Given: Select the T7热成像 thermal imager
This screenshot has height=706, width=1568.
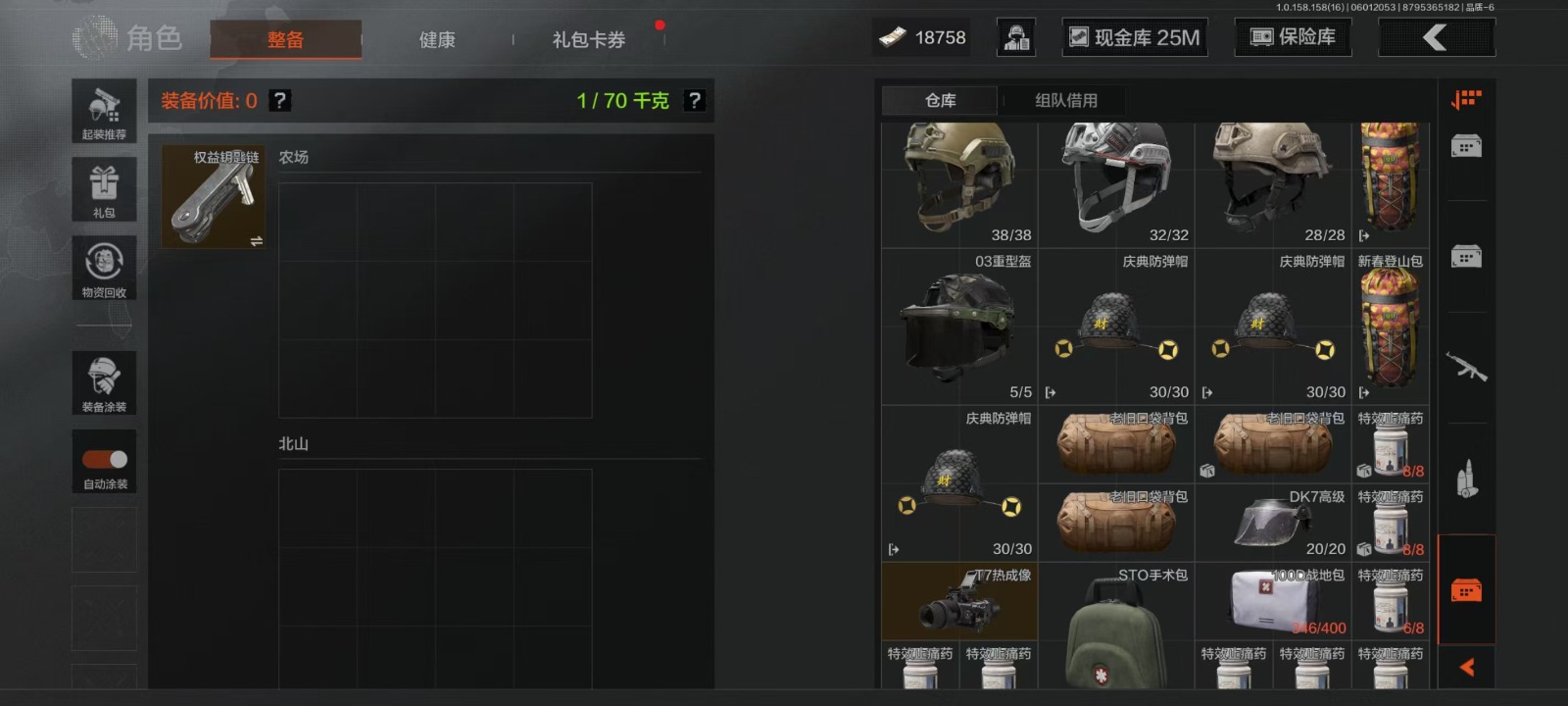Looking at the screenshot, I should point(959,601).
